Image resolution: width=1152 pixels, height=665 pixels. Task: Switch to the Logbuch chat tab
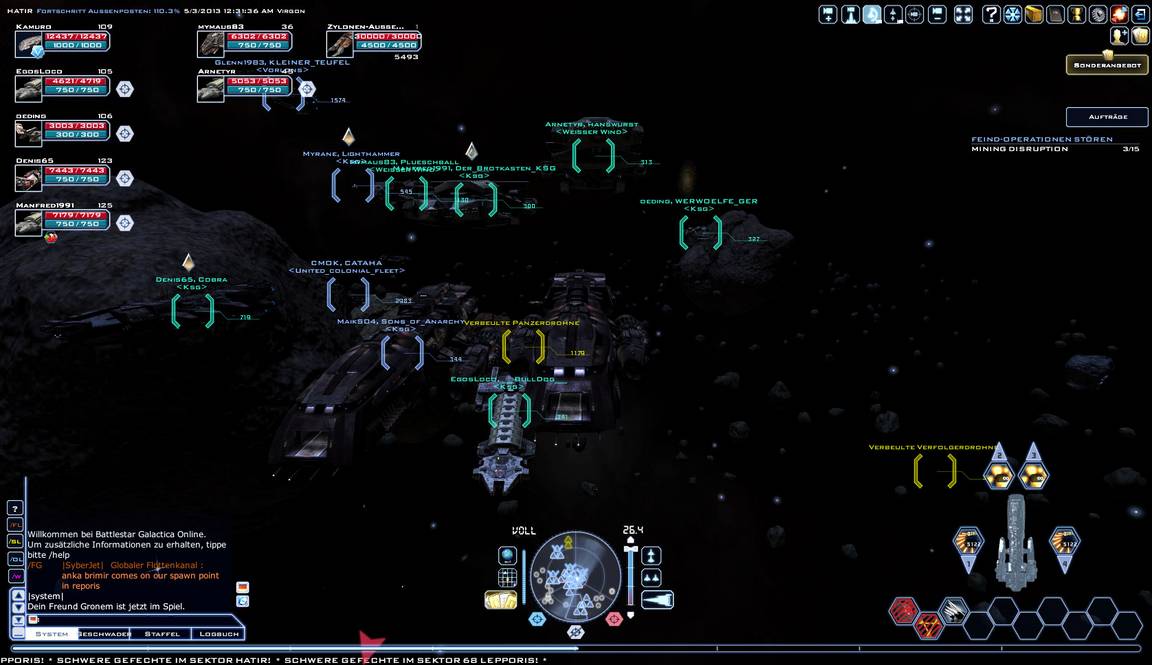tap(218, 634)
